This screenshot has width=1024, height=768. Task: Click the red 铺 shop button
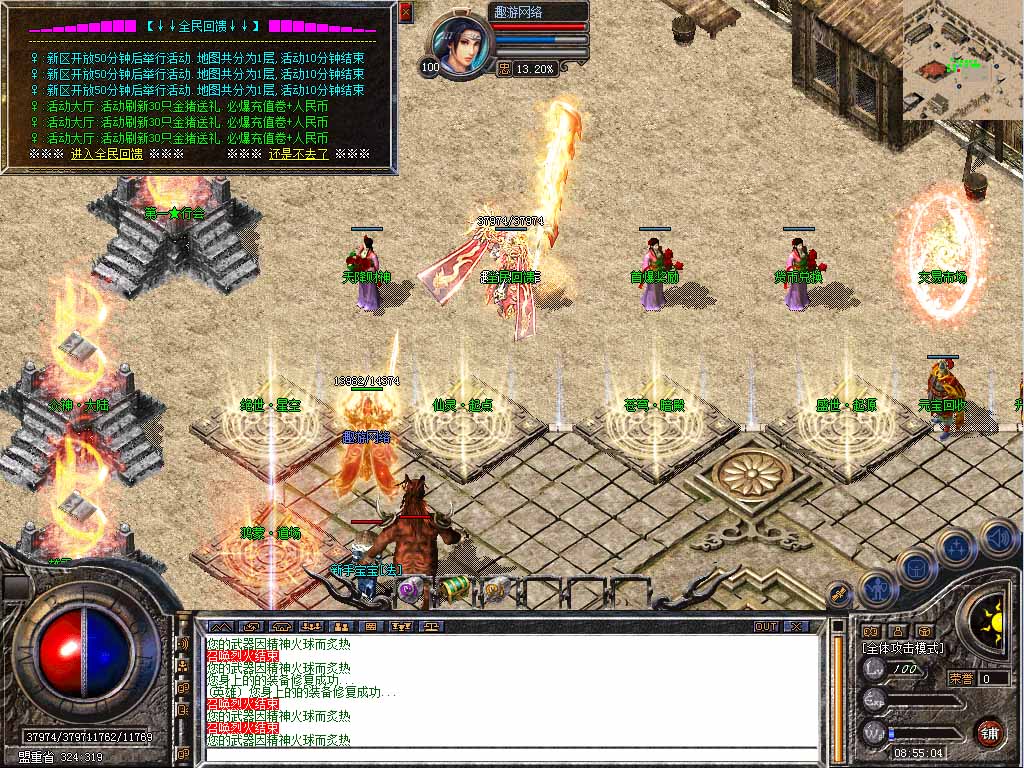(990, 731)
